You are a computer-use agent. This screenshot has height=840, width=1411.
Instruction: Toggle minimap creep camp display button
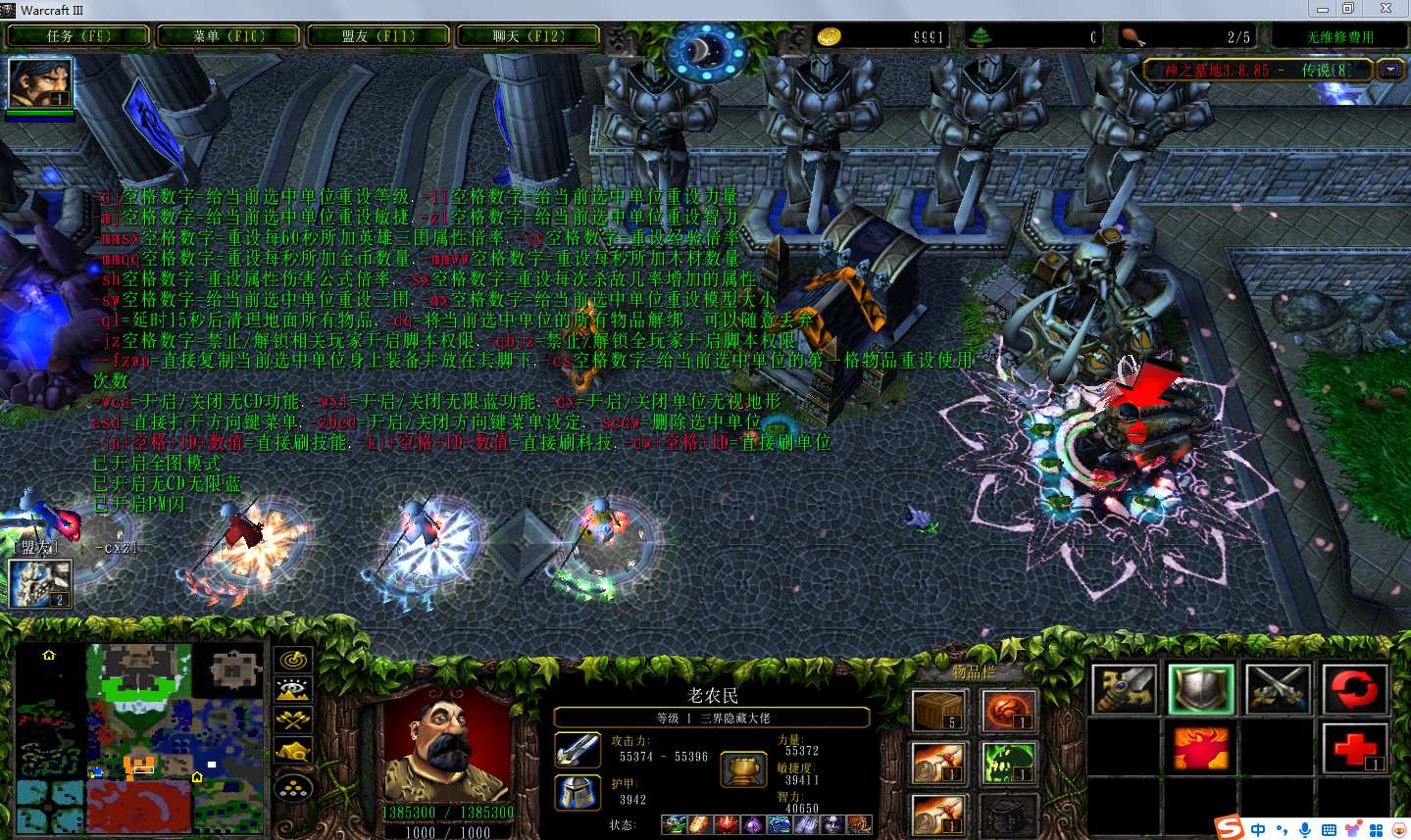coord(293,752)
